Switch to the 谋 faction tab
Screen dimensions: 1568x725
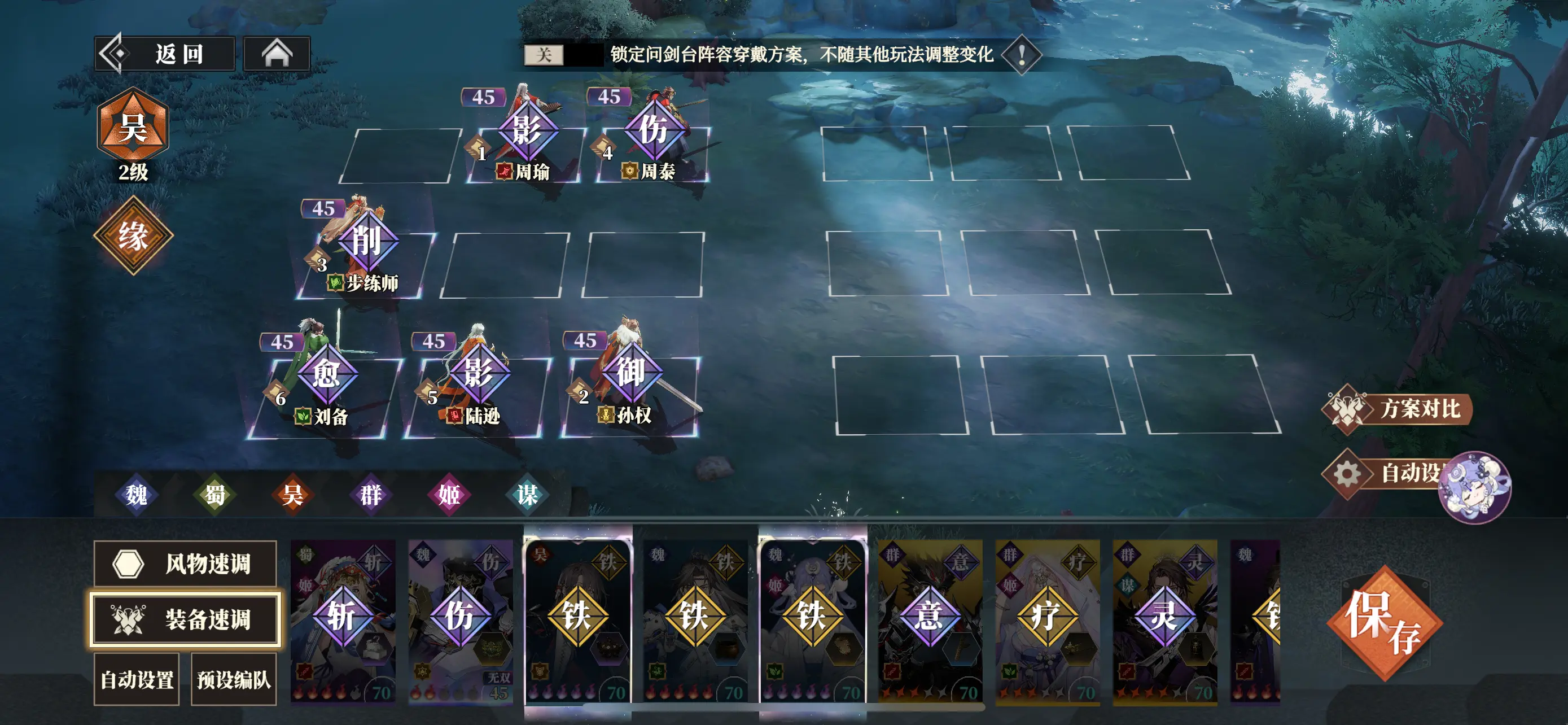(x=529, y=495)
